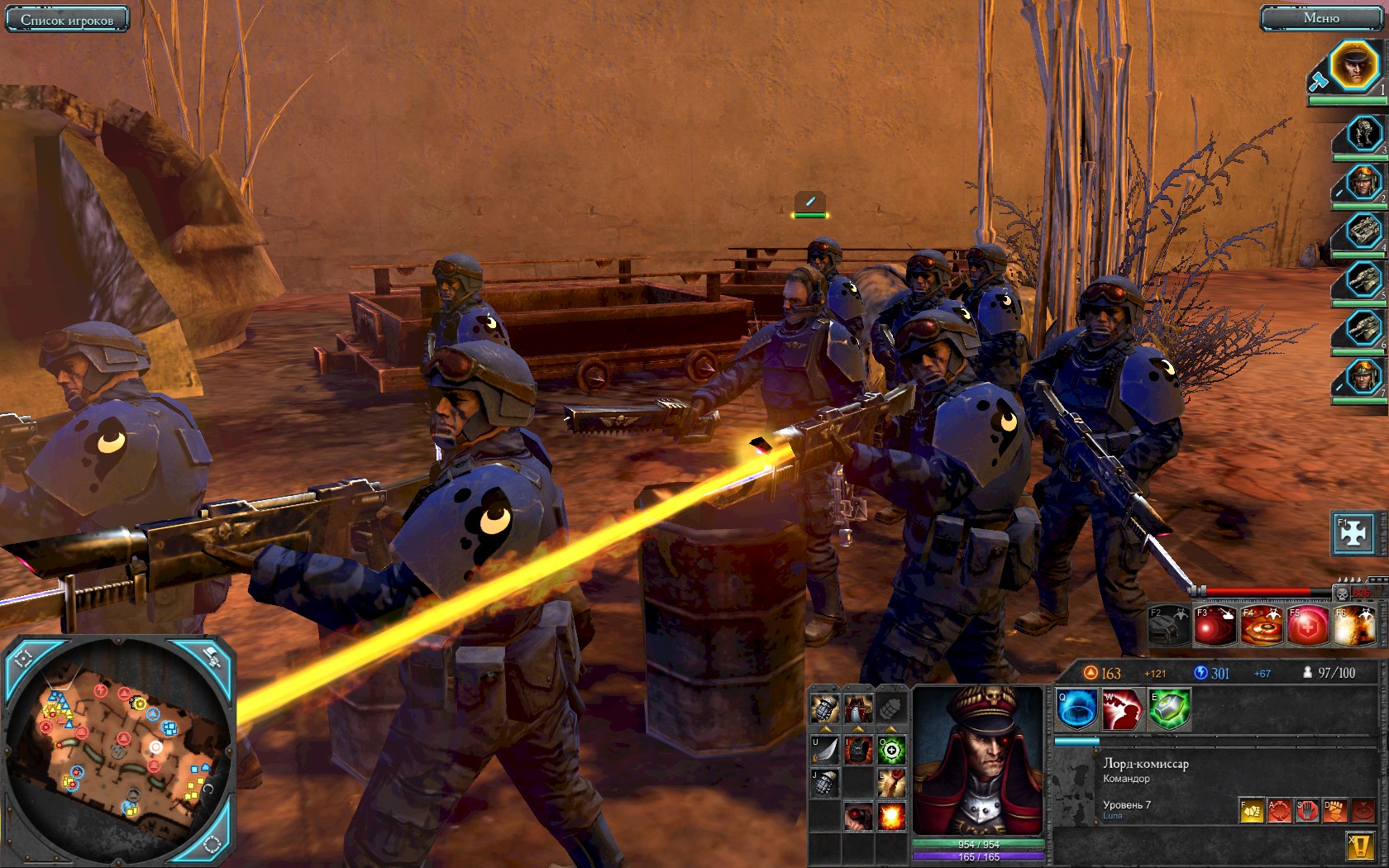Trigger the F6 explosion global ability
This screenshot has width=1389, height=868.
coord(1353,626)
